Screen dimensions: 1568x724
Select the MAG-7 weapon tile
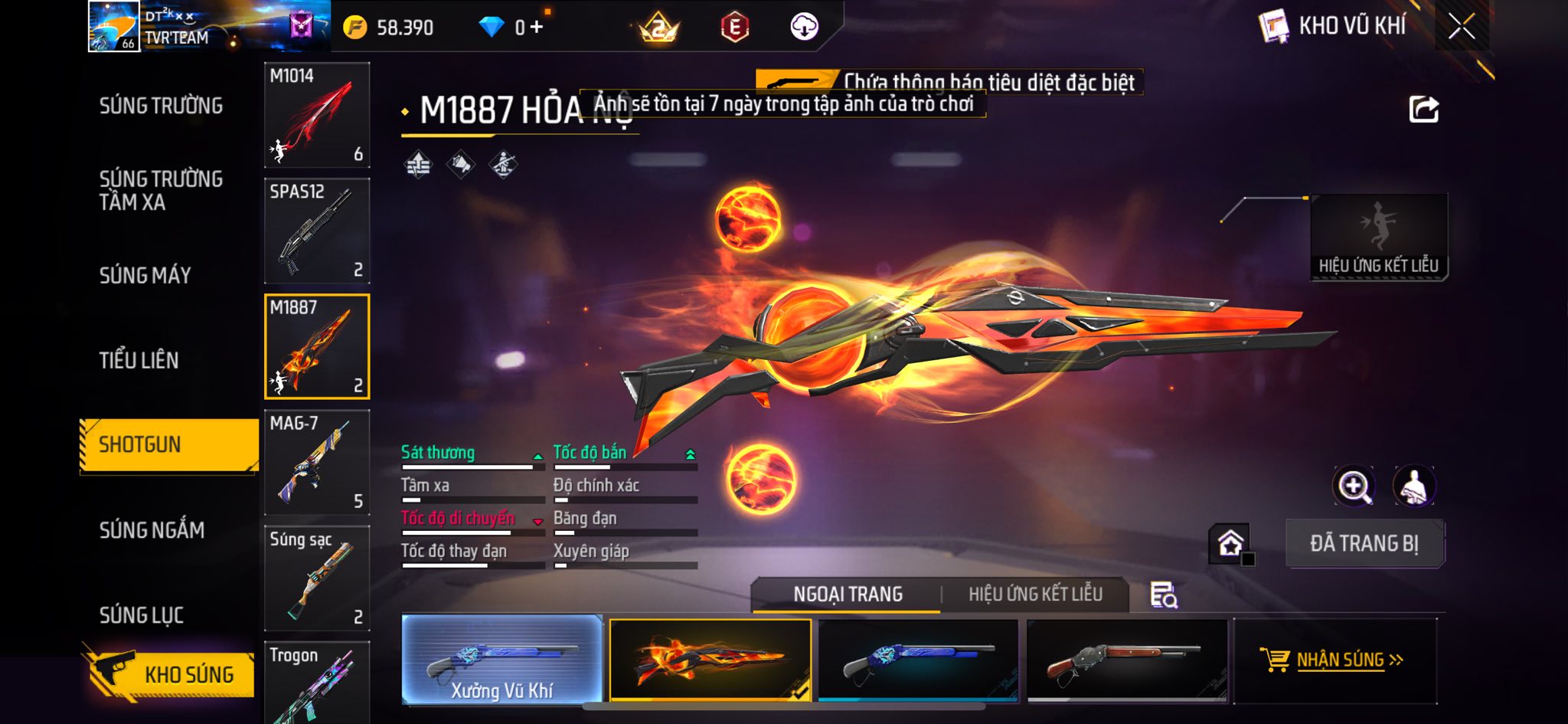[317, 462]
